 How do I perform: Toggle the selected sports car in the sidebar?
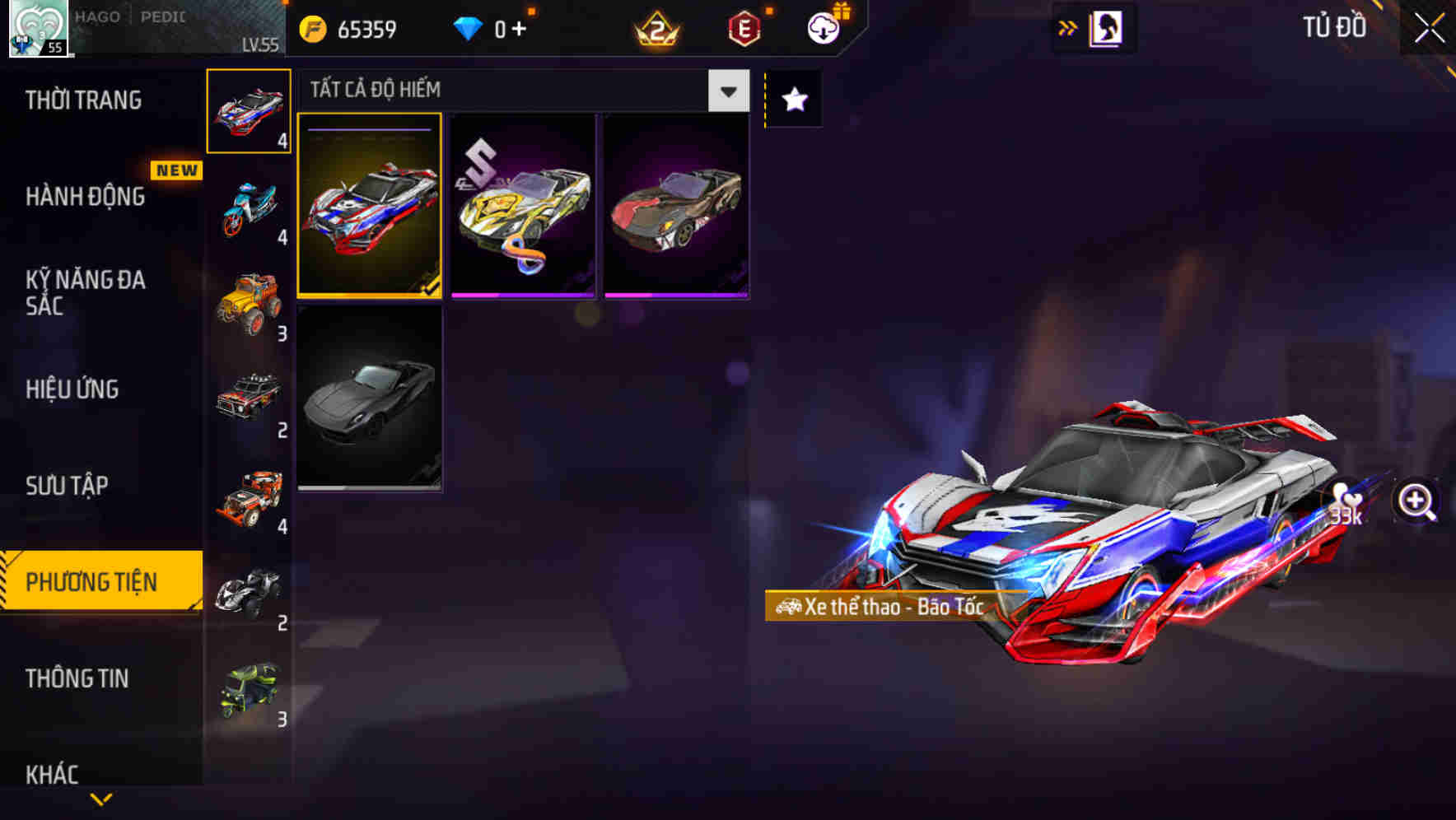tap(248, 111)
